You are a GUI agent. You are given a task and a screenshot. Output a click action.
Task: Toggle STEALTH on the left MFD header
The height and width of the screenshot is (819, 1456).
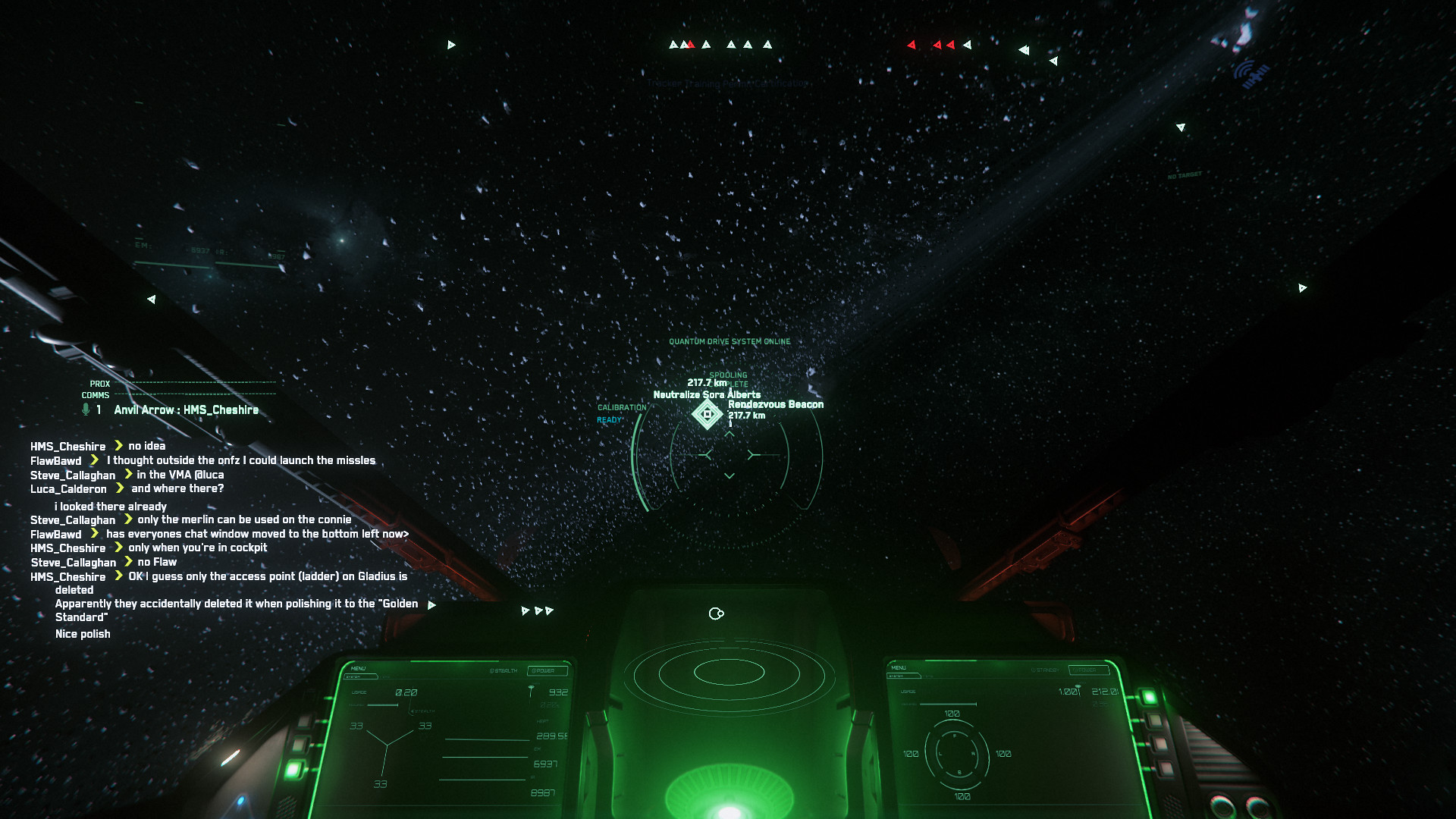(506, 670)
